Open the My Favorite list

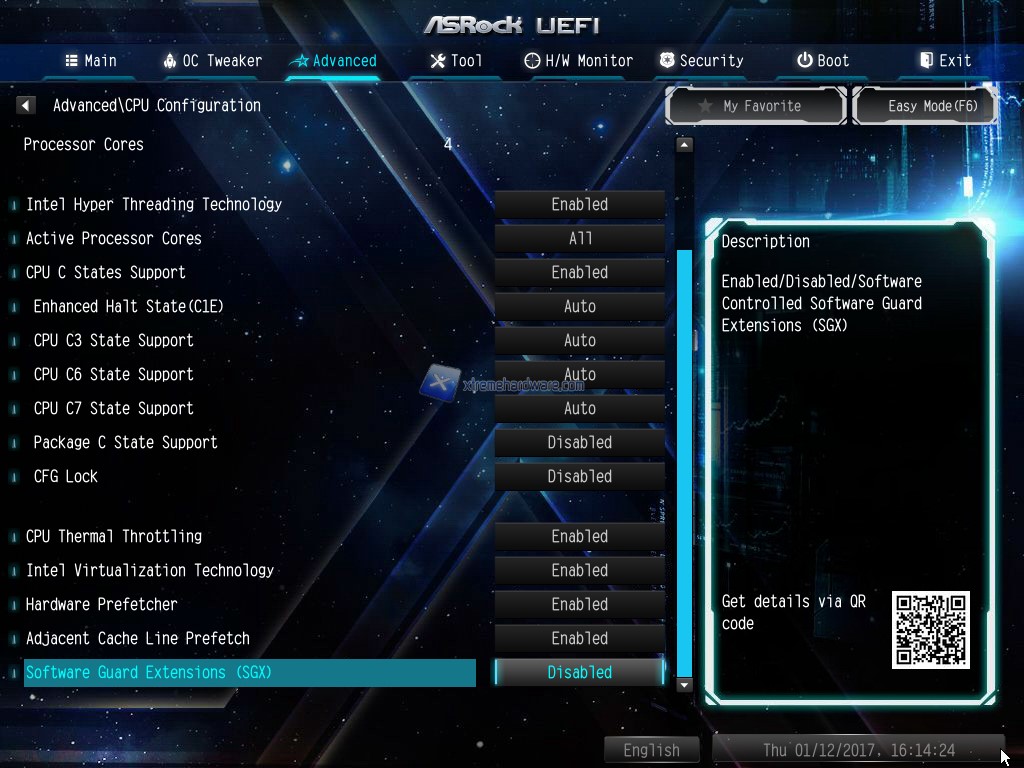(756, 106)
